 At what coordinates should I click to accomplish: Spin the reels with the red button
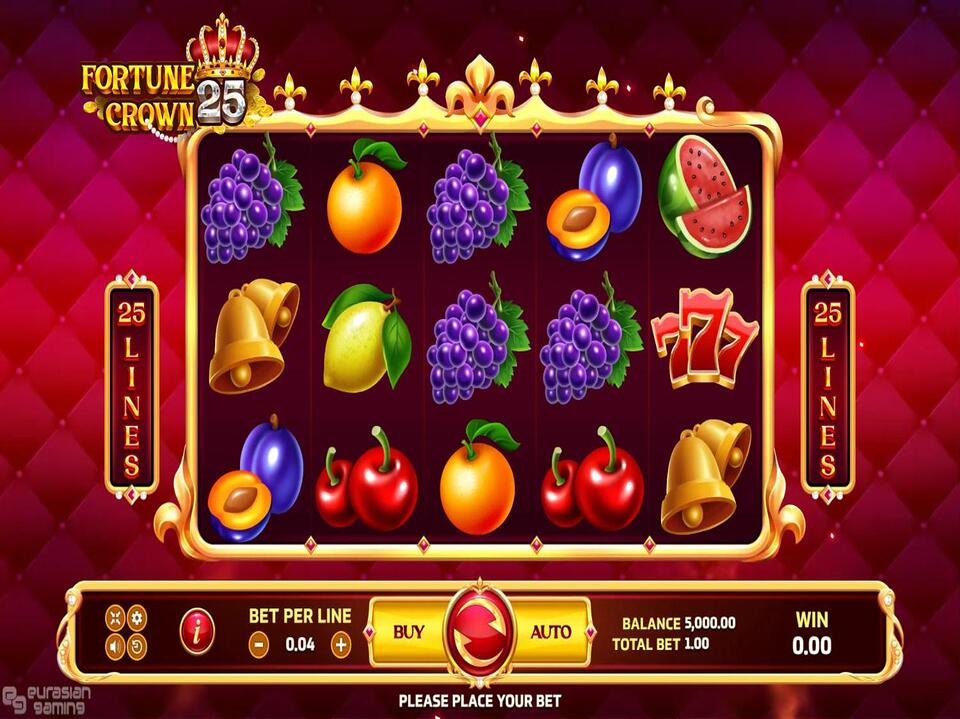(x=479, y=632)
